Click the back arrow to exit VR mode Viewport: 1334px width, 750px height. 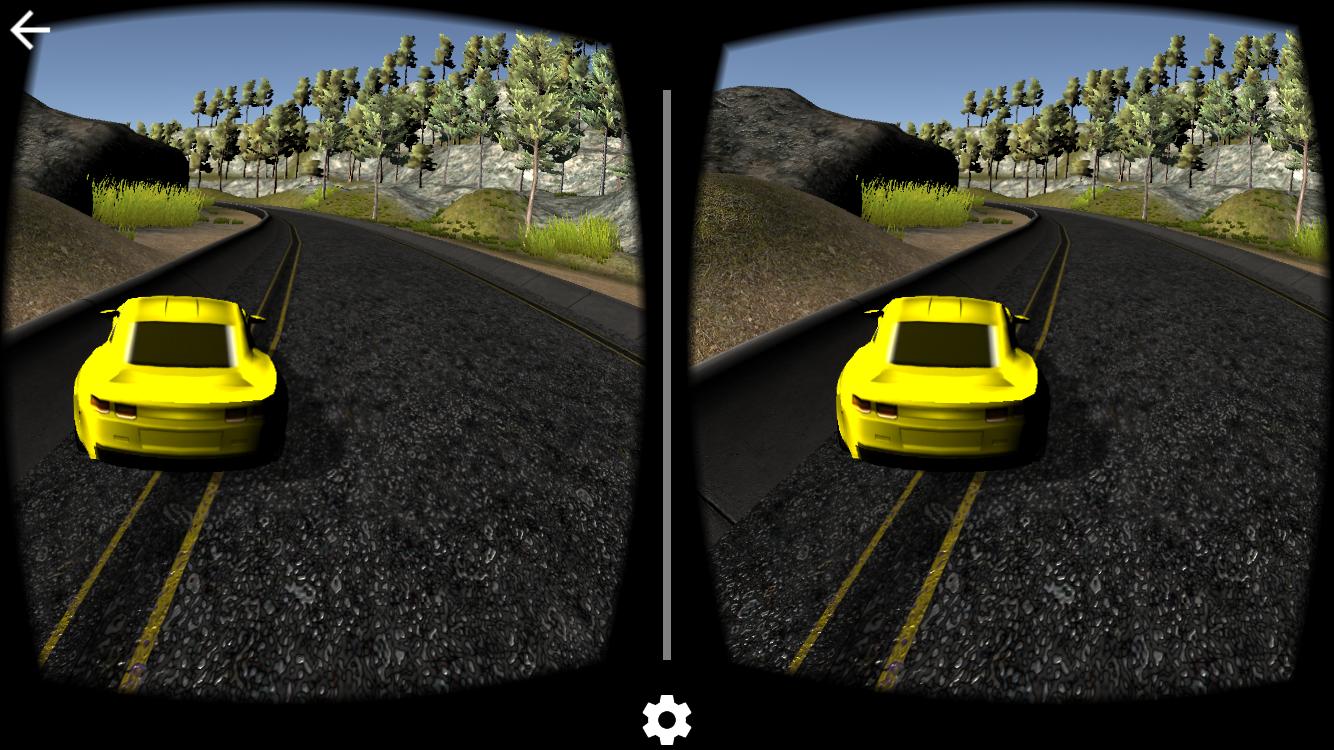(28, 28)
